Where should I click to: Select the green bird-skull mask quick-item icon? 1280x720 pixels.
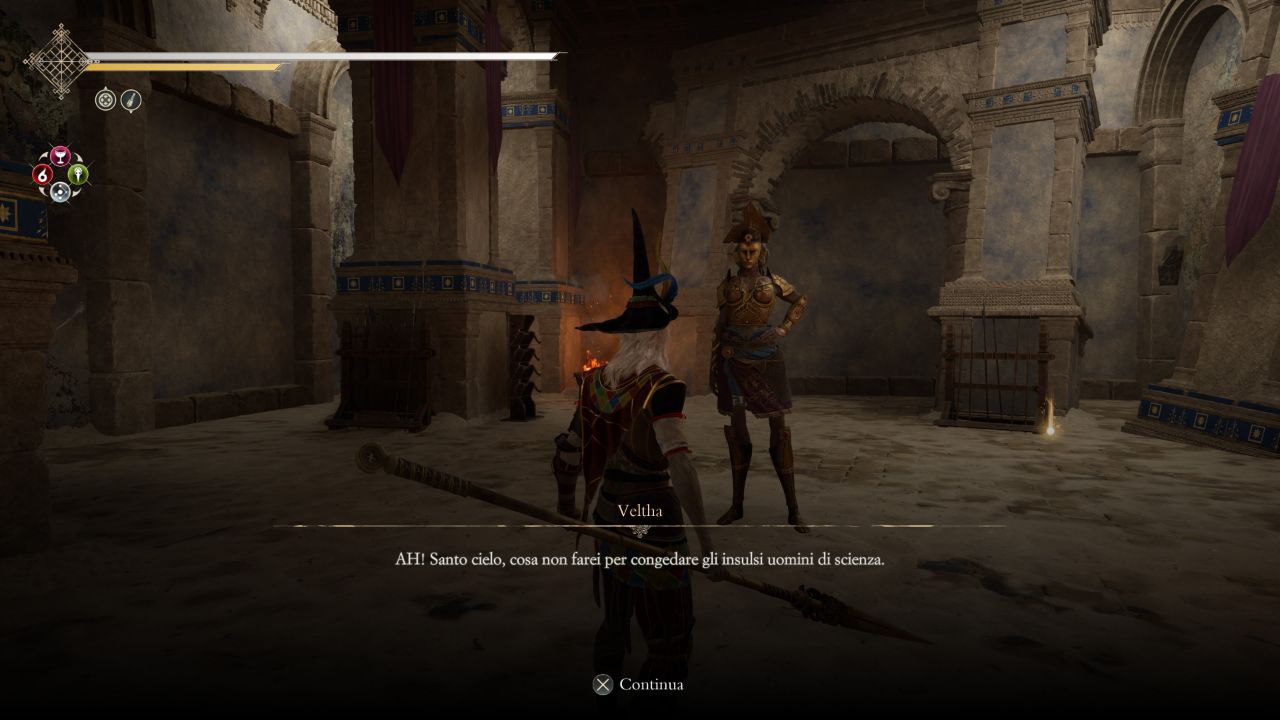click(x=78, y=175)
